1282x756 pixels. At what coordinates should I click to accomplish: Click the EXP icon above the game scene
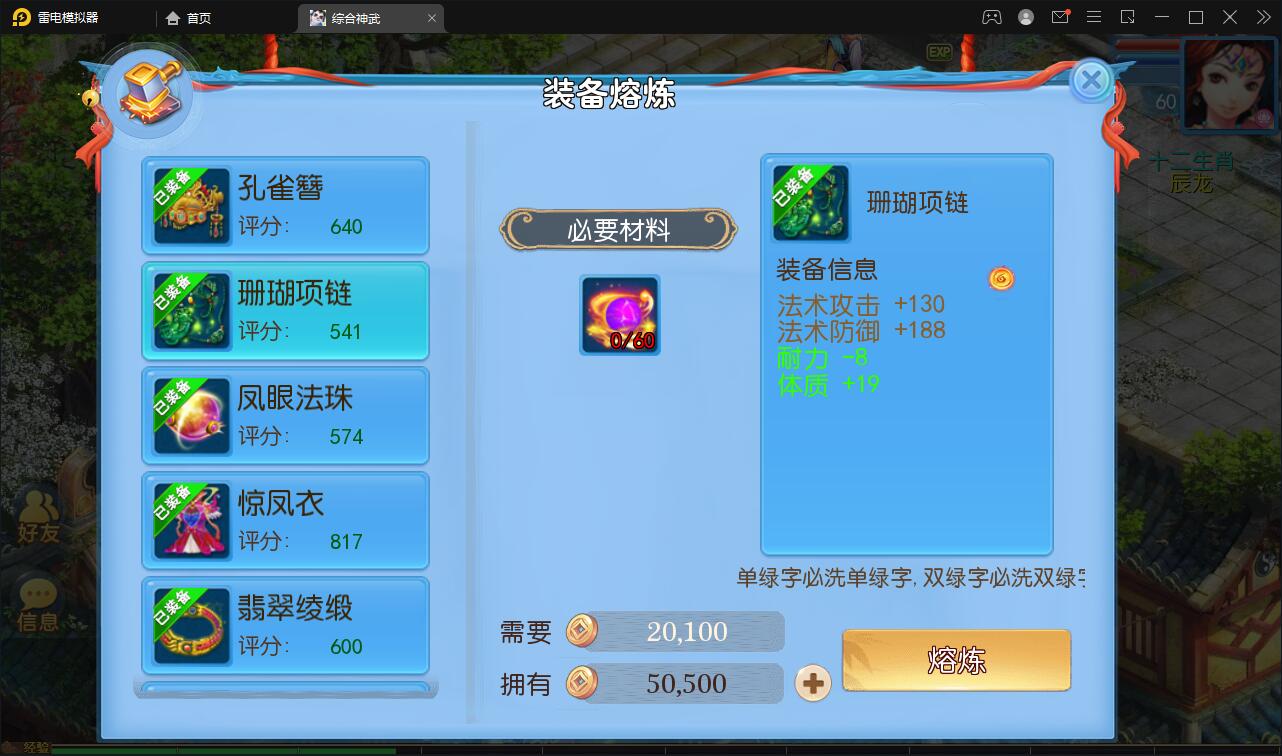click(938, 51)
